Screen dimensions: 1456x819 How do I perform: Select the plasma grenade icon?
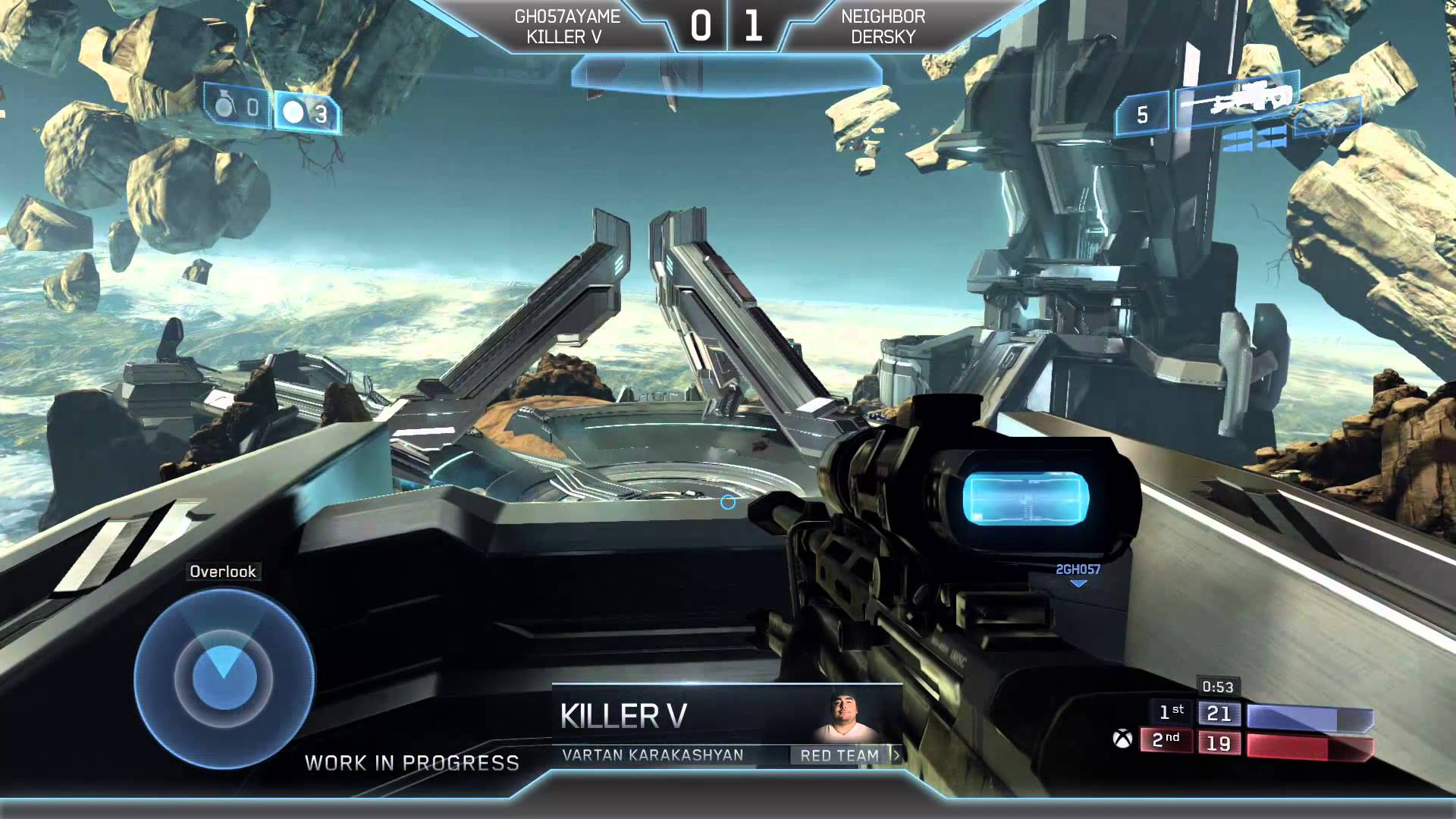tap(293, 113)
